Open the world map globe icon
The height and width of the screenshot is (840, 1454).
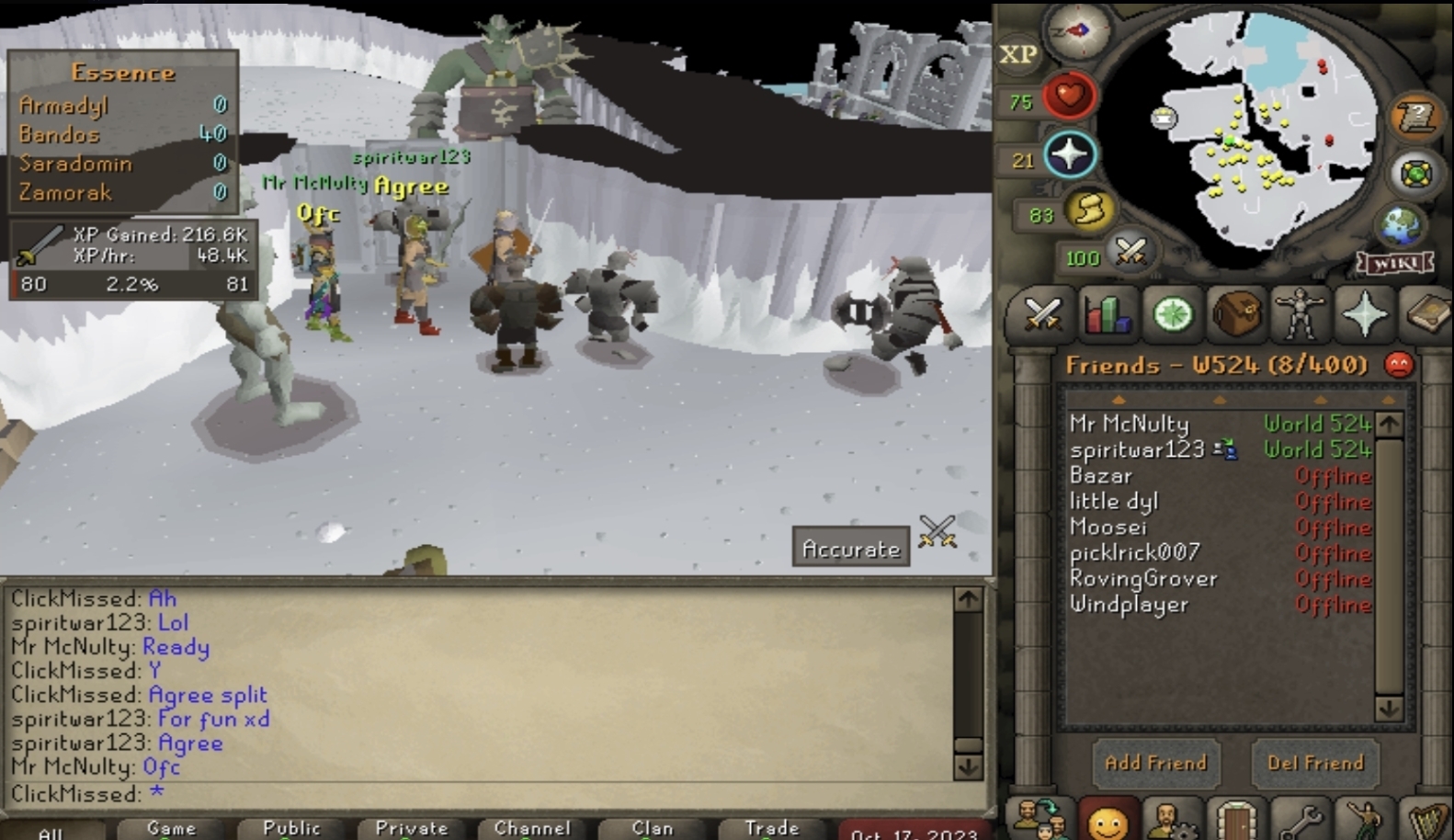click(1401, 225)
